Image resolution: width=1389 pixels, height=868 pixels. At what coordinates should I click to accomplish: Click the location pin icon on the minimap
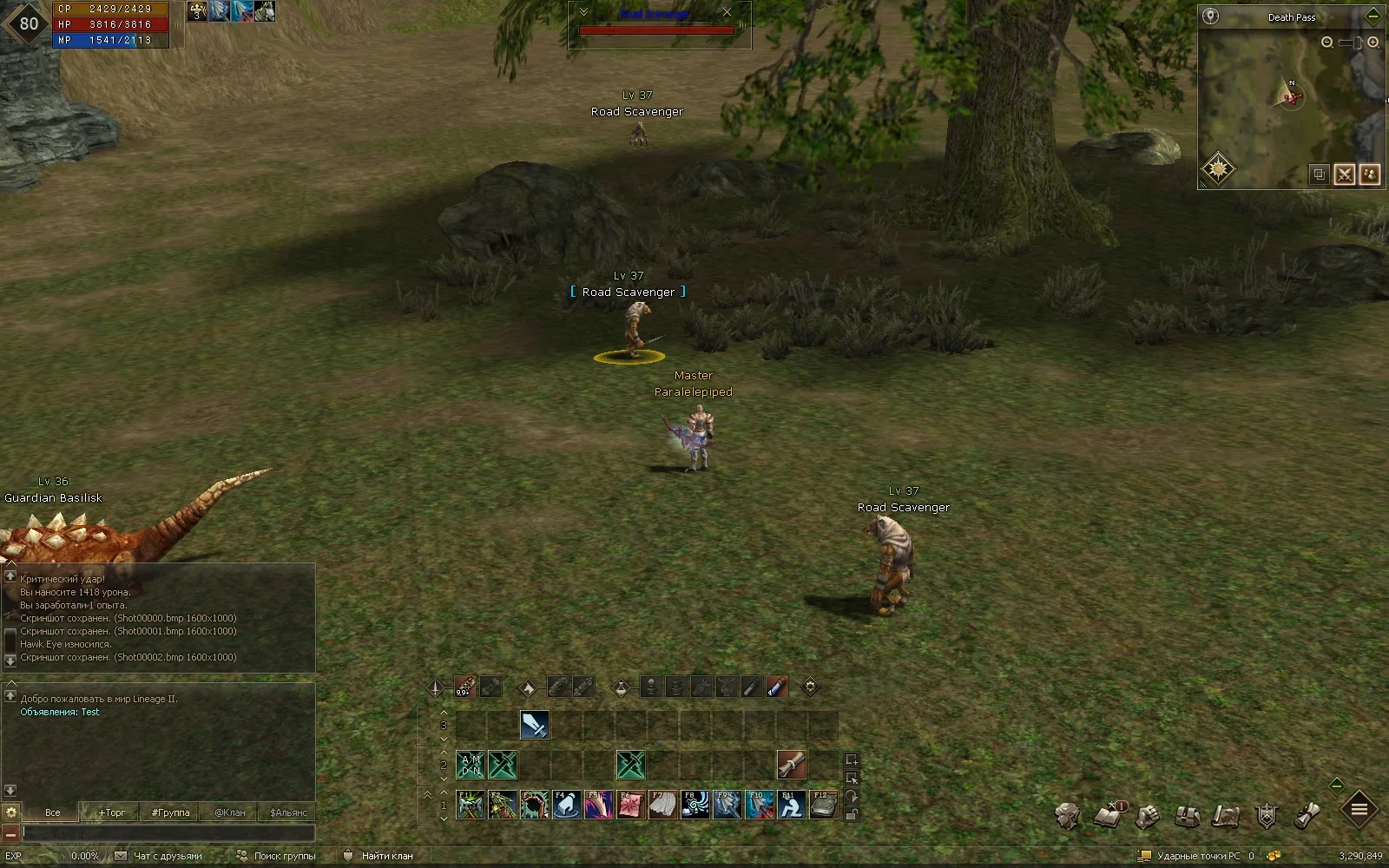1210,16
